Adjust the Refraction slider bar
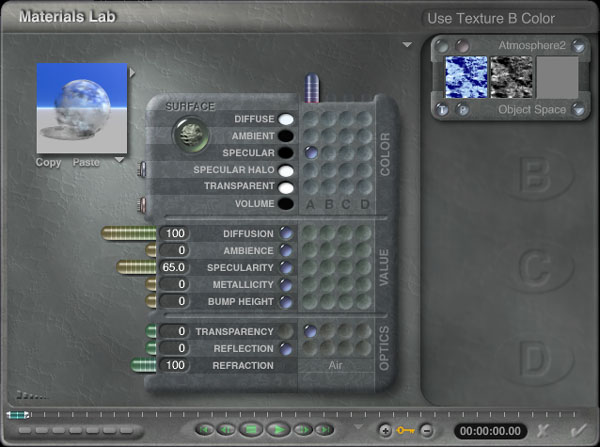This screenshot has width=600, height=447. [145, 365]
